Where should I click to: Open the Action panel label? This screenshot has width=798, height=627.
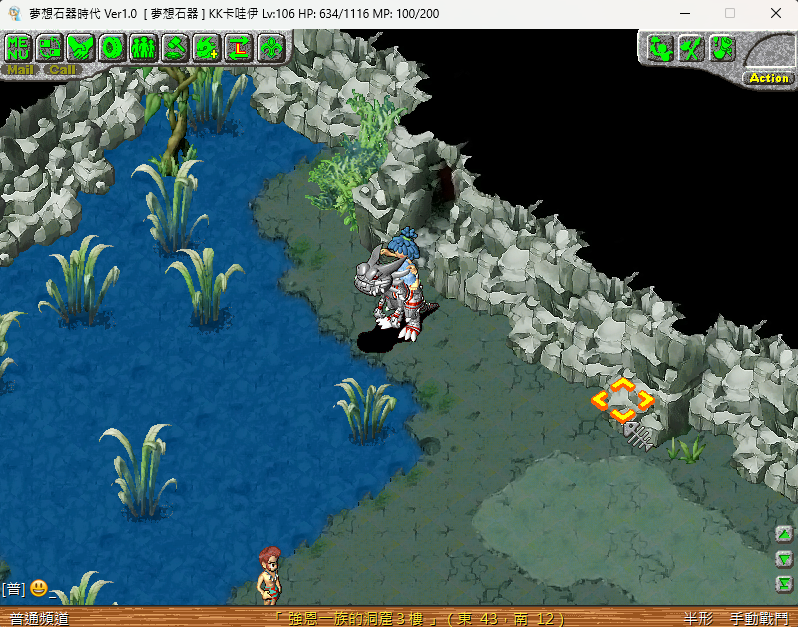(768, 78)
